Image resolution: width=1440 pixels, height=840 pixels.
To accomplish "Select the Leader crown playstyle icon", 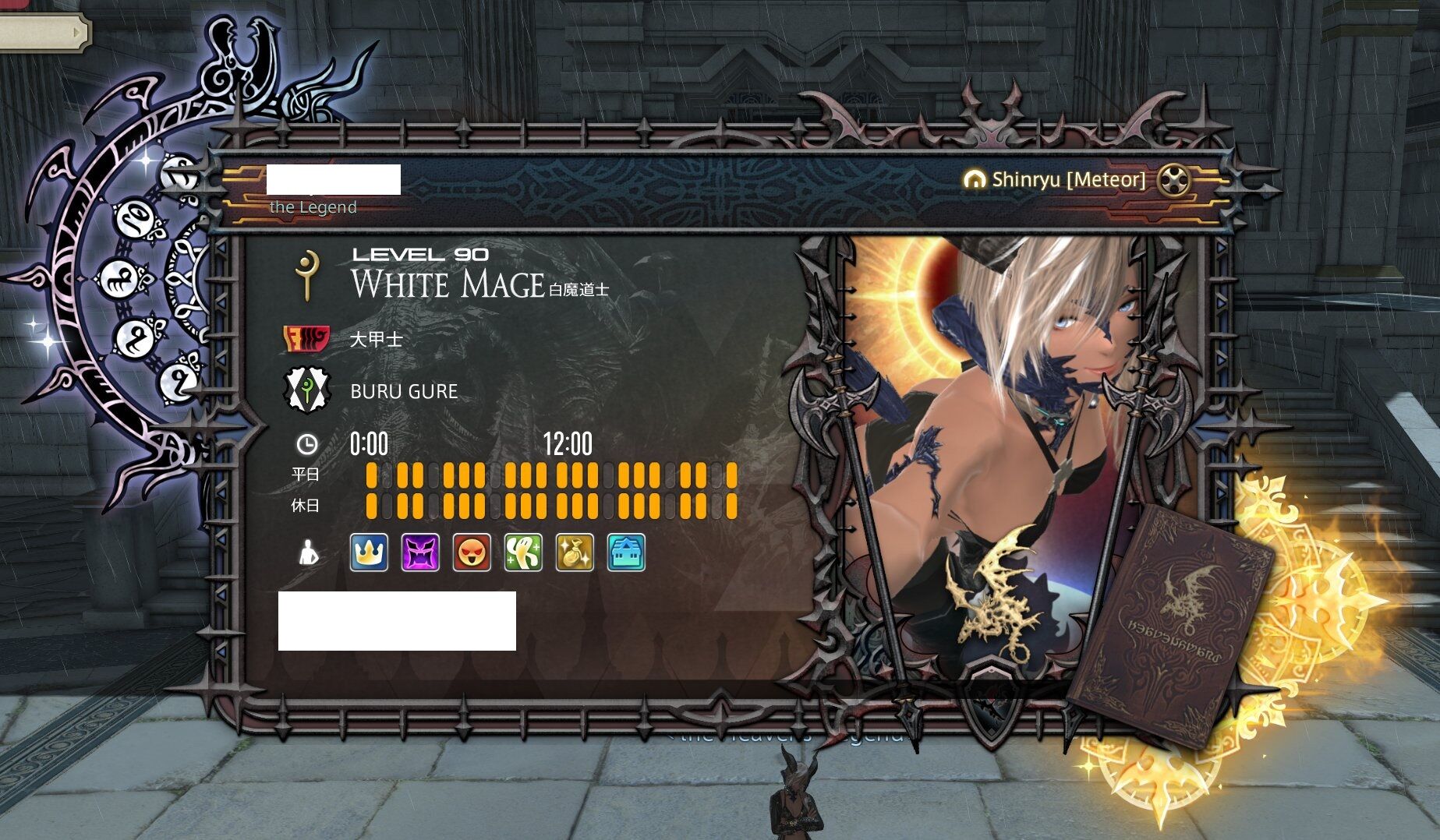I will click(x=369, y=555).
